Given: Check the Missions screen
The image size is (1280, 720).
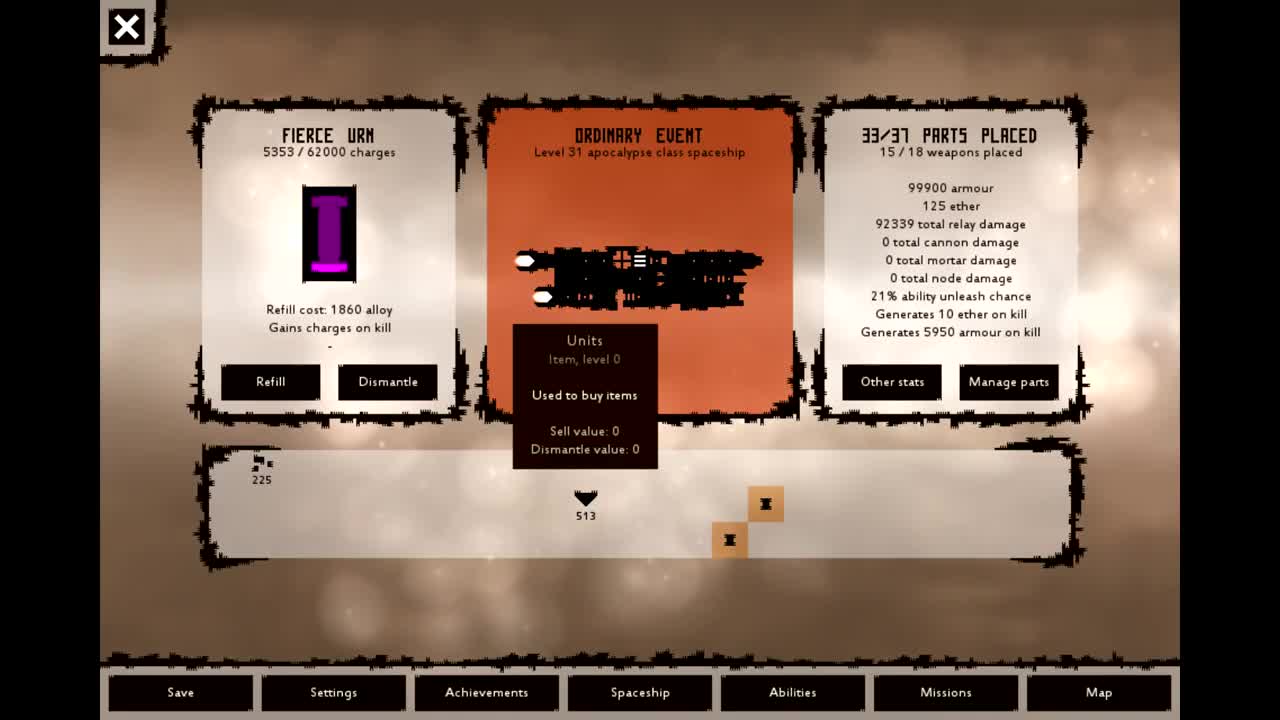Looking at the screenshot, I should point(946,692).
